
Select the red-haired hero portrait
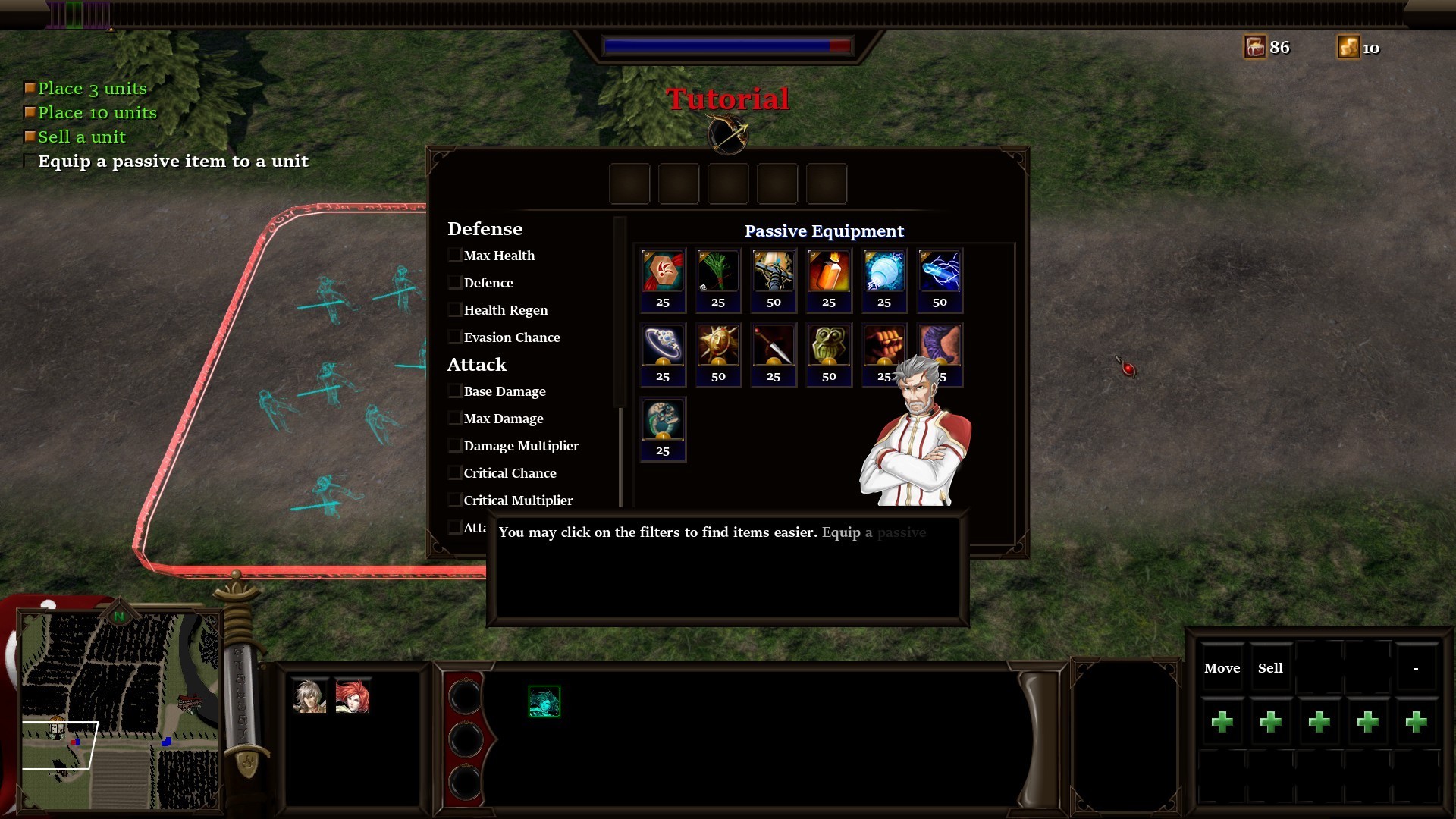tap(353, 696)
